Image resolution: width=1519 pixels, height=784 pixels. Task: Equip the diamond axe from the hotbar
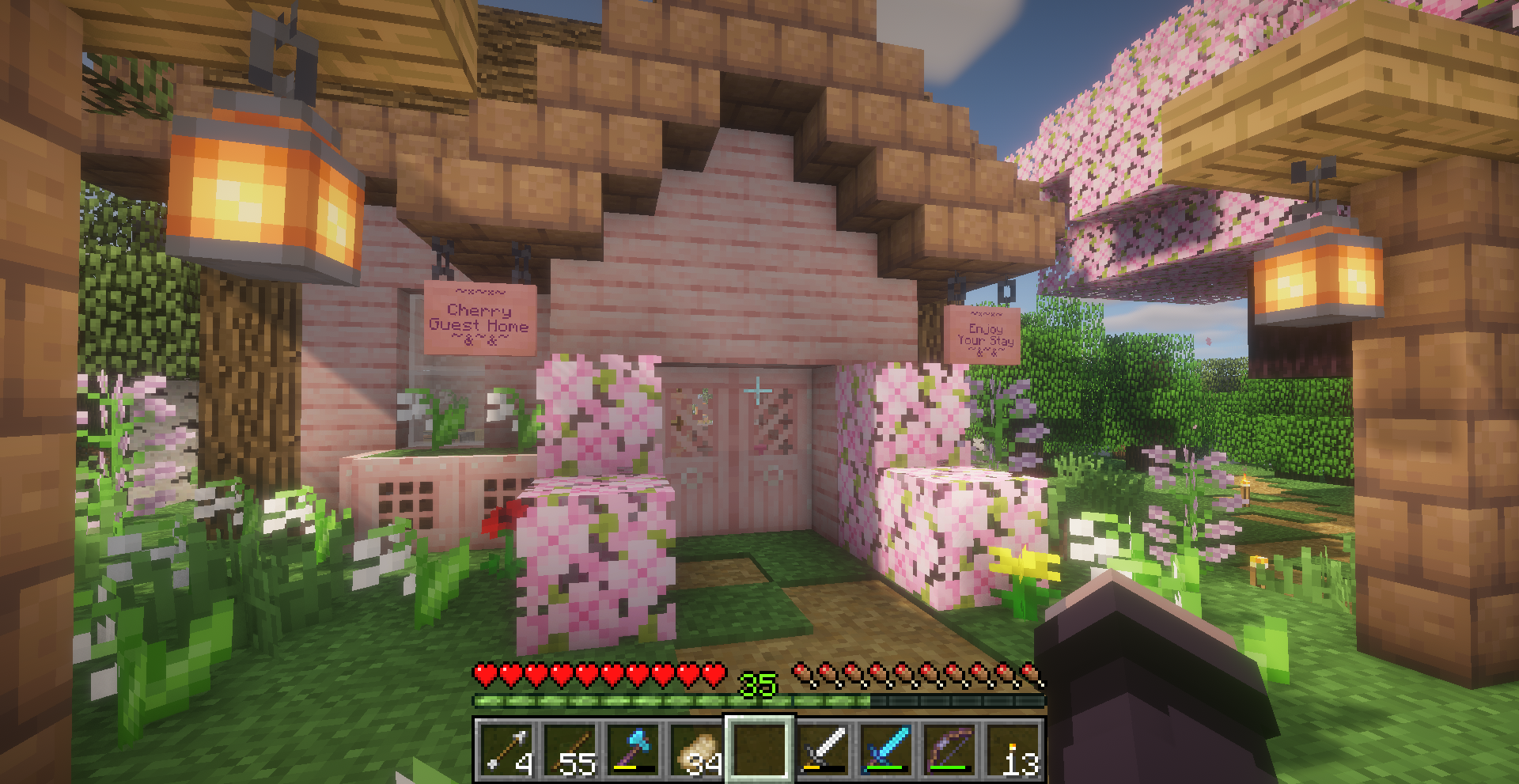632,748
